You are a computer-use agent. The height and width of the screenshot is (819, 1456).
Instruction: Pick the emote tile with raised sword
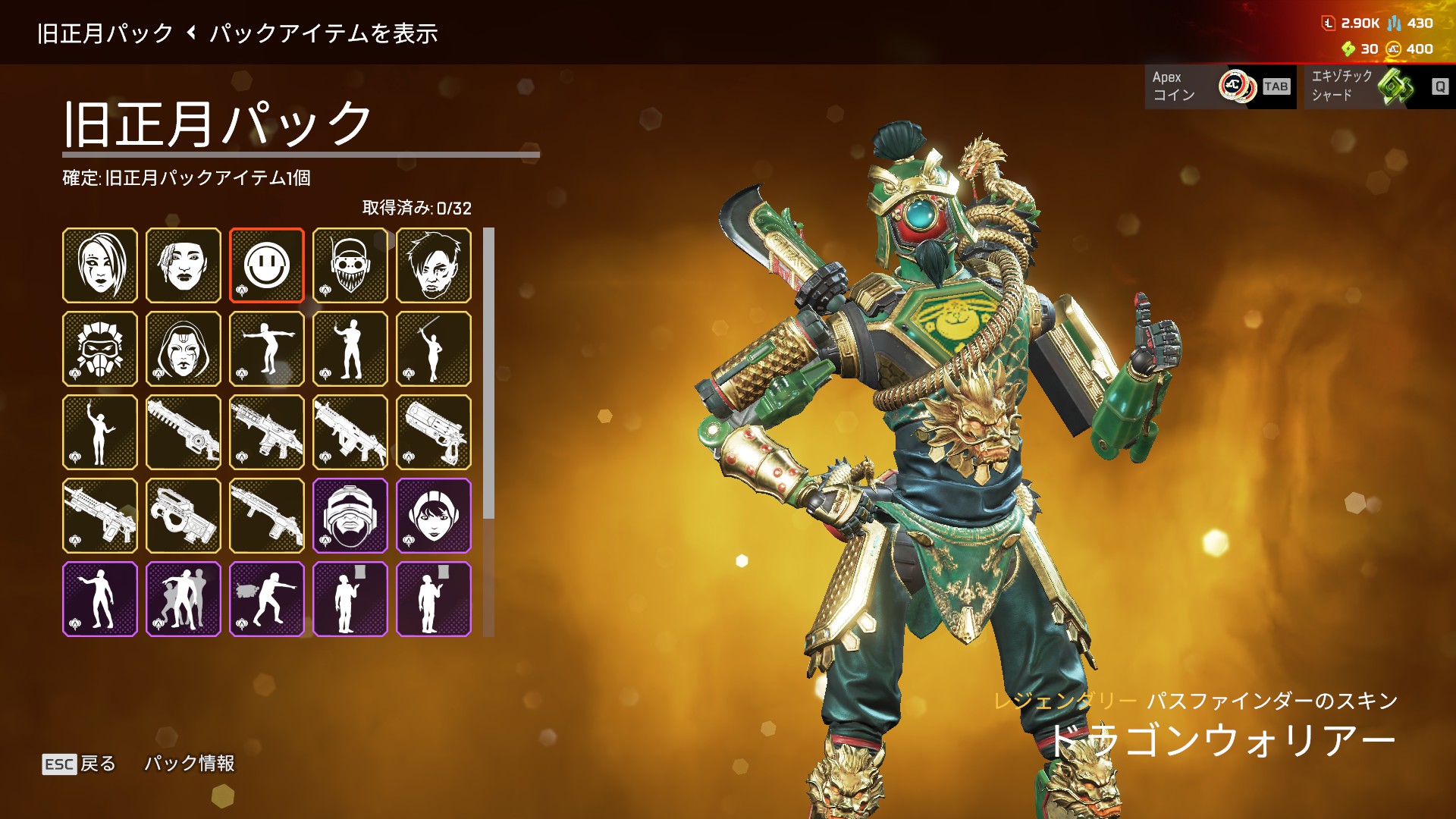433,349
